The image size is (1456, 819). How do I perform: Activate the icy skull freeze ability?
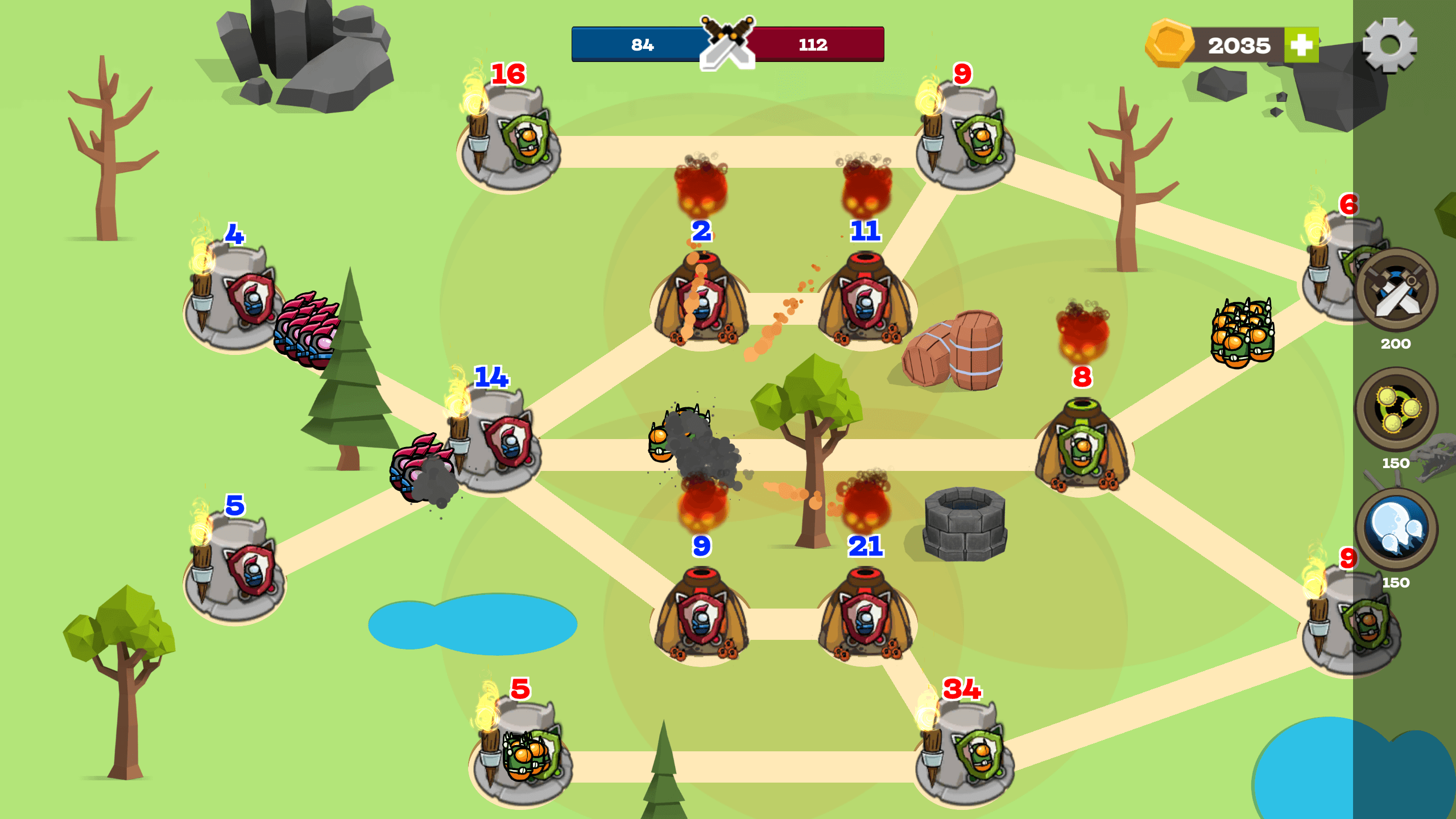click(x=1396, y=528)
